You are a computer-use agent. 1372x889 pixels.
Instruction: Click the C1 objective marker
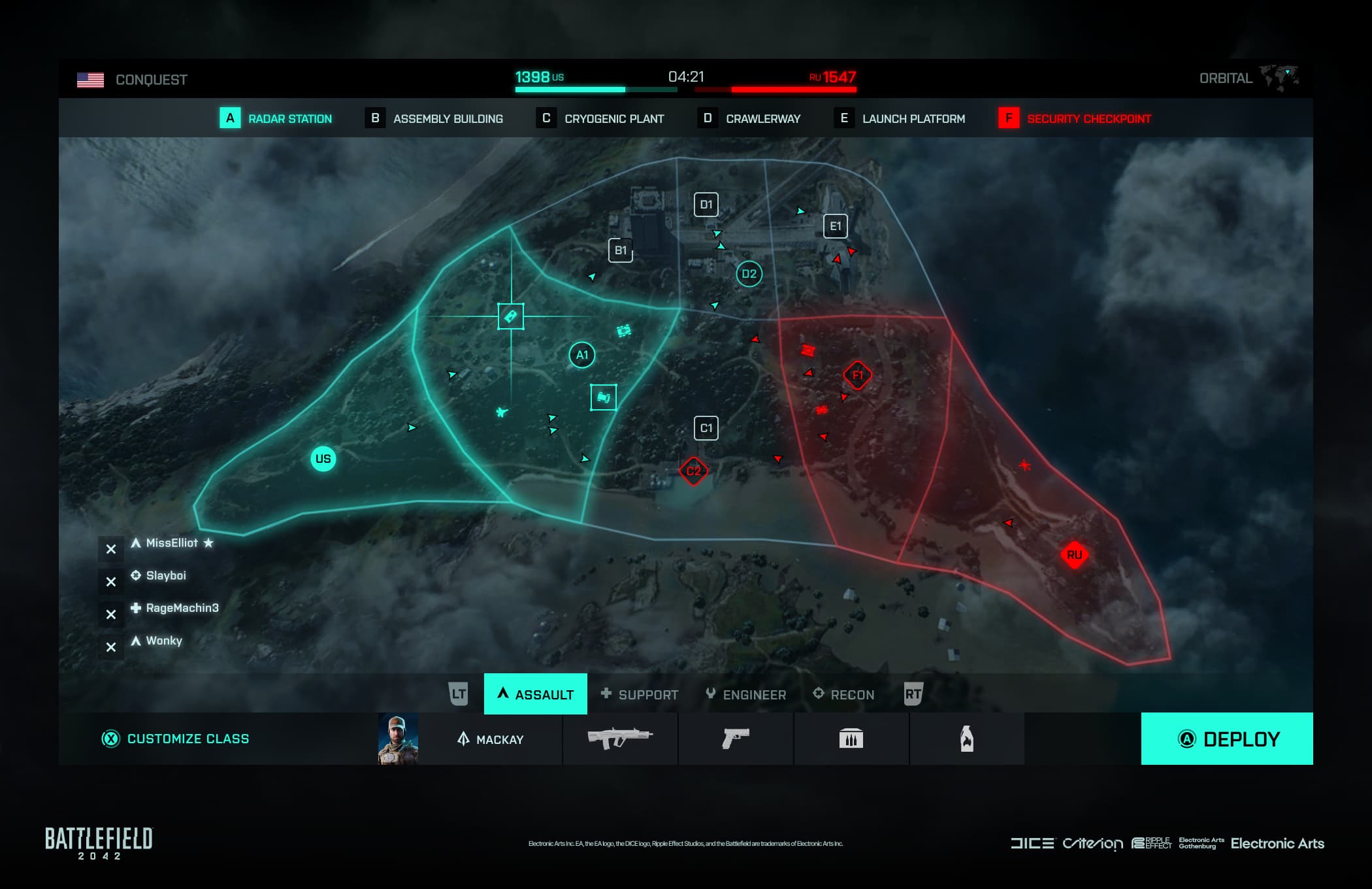(x=706, y=428)
